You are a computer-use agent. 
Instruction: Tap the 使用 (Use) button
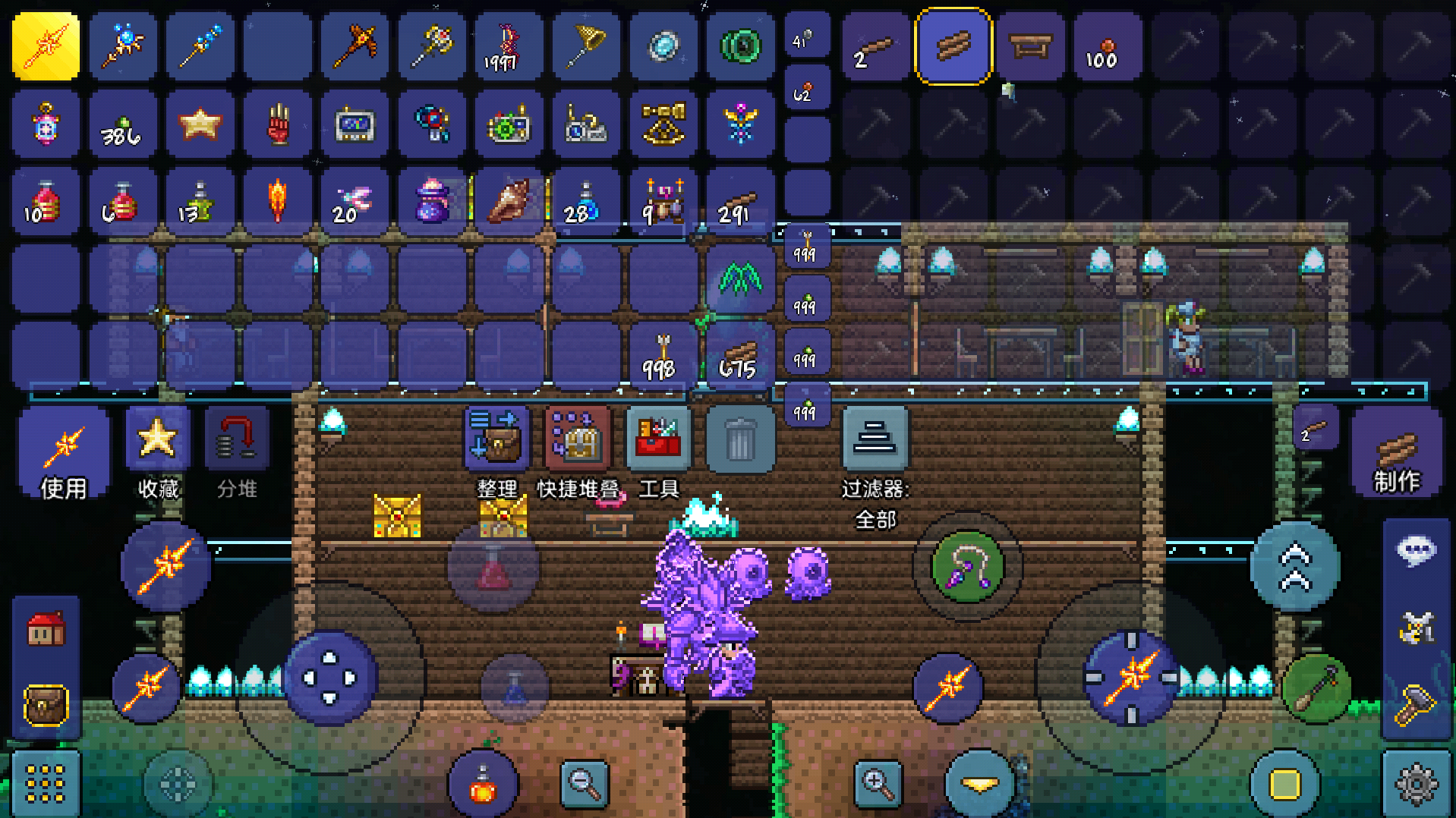(x=64, y=452)
